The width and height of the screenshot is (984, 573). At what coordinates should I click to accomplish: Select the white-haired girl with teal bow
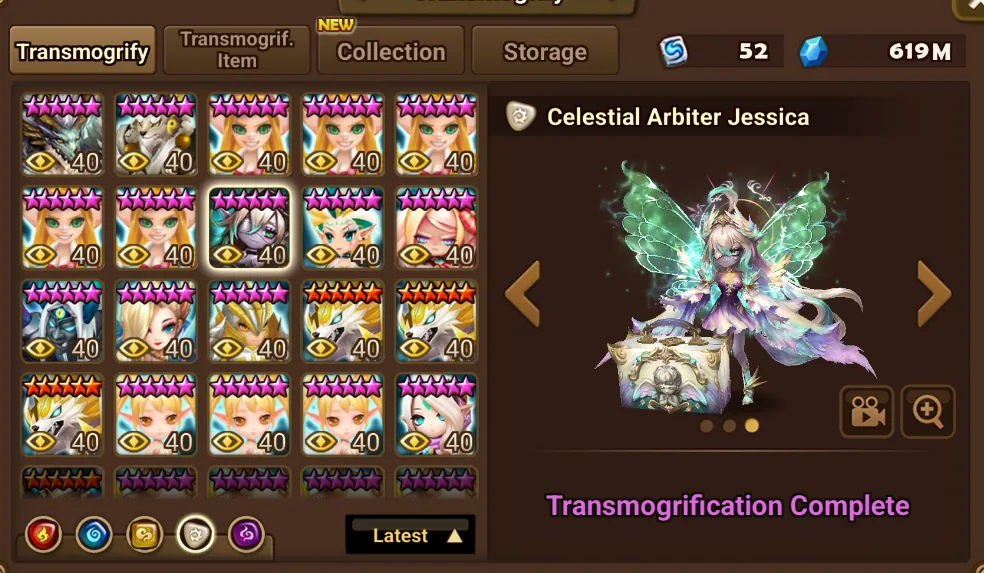436,415
